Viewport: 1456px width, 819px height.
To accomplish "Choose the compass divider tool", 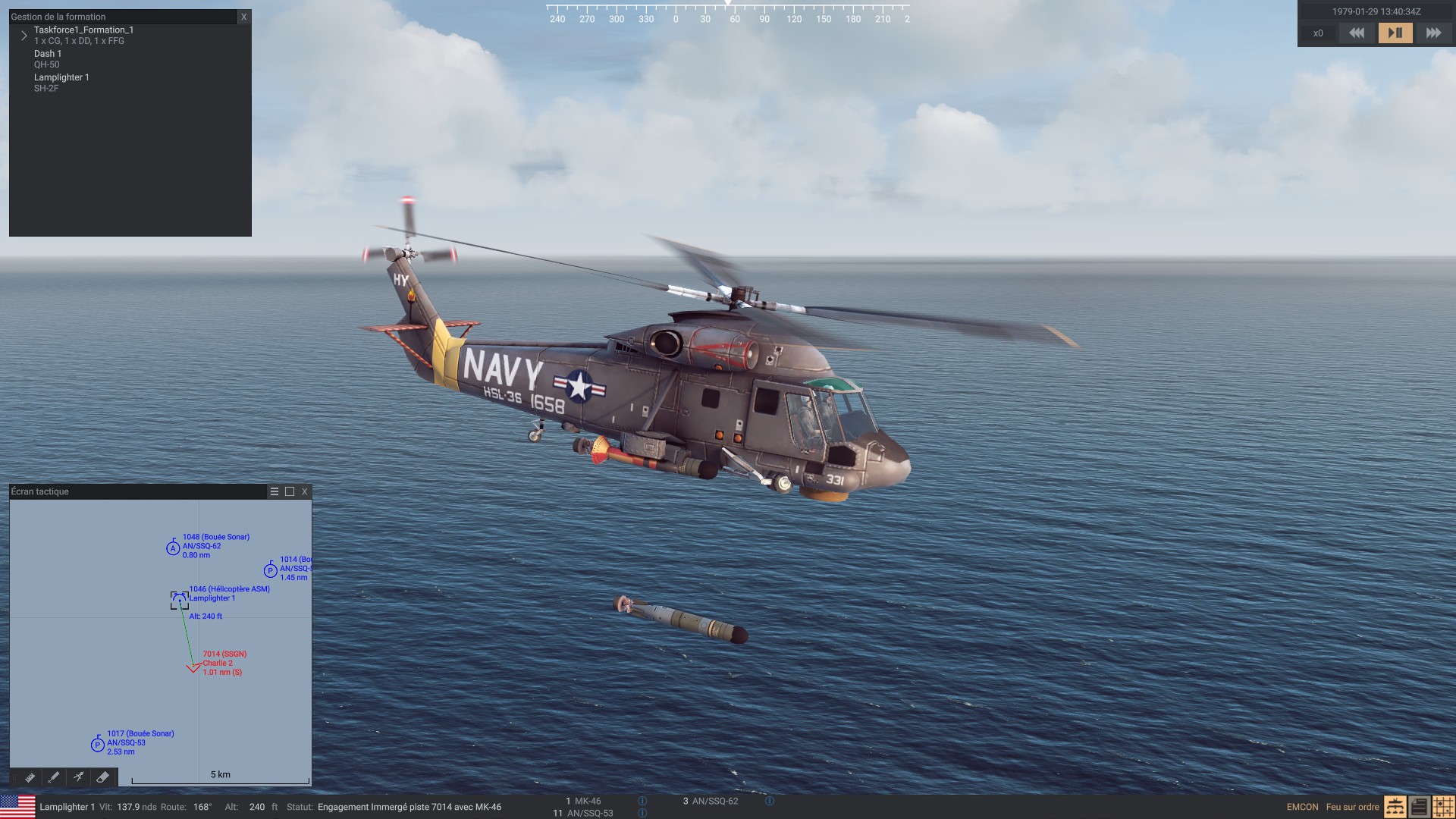I will [78, 777].
